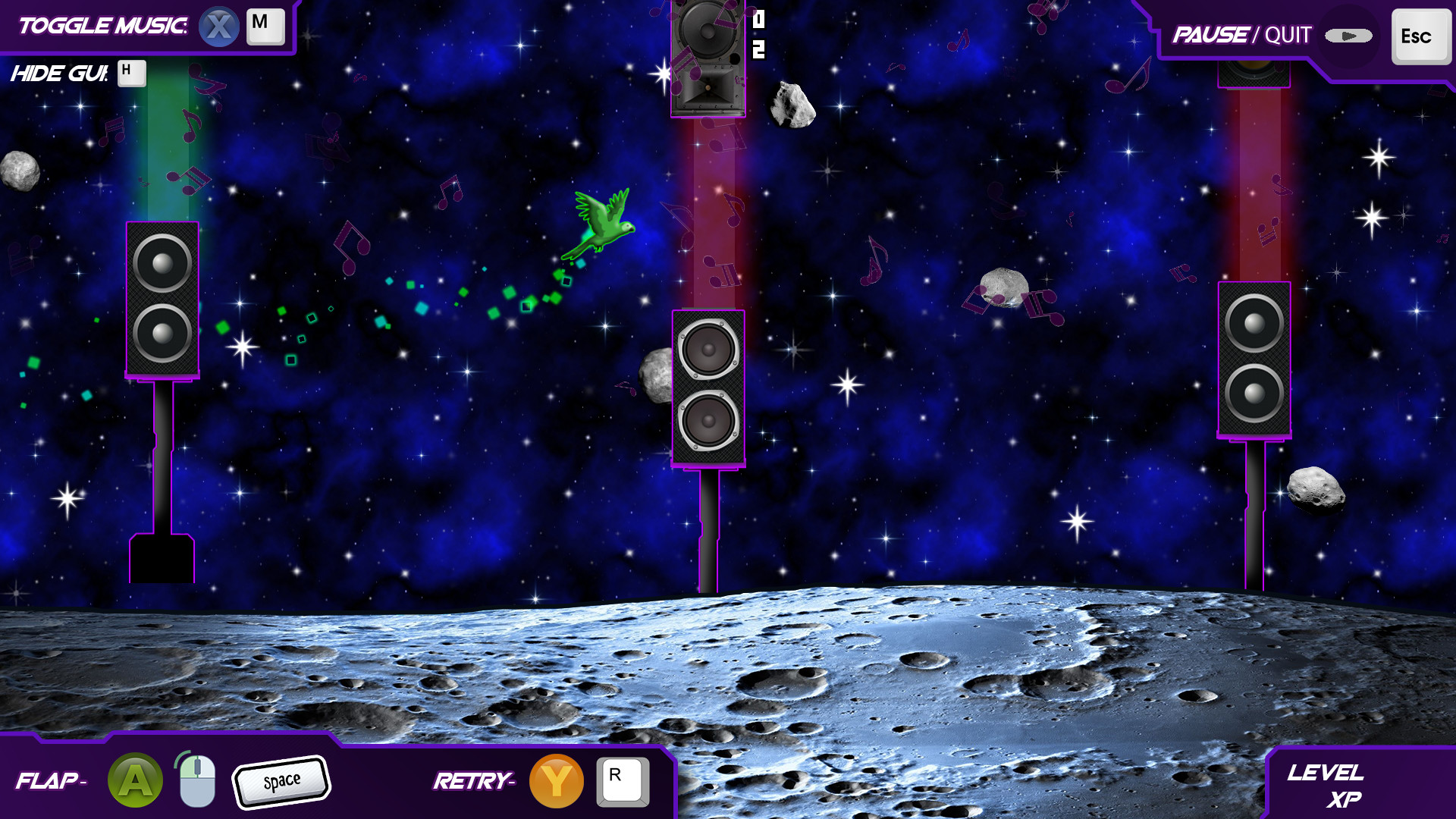The image size is (1456, 819).
Task: Flip the pause switch near PAUSE/QUIT
Action: tap(1348, 34)
